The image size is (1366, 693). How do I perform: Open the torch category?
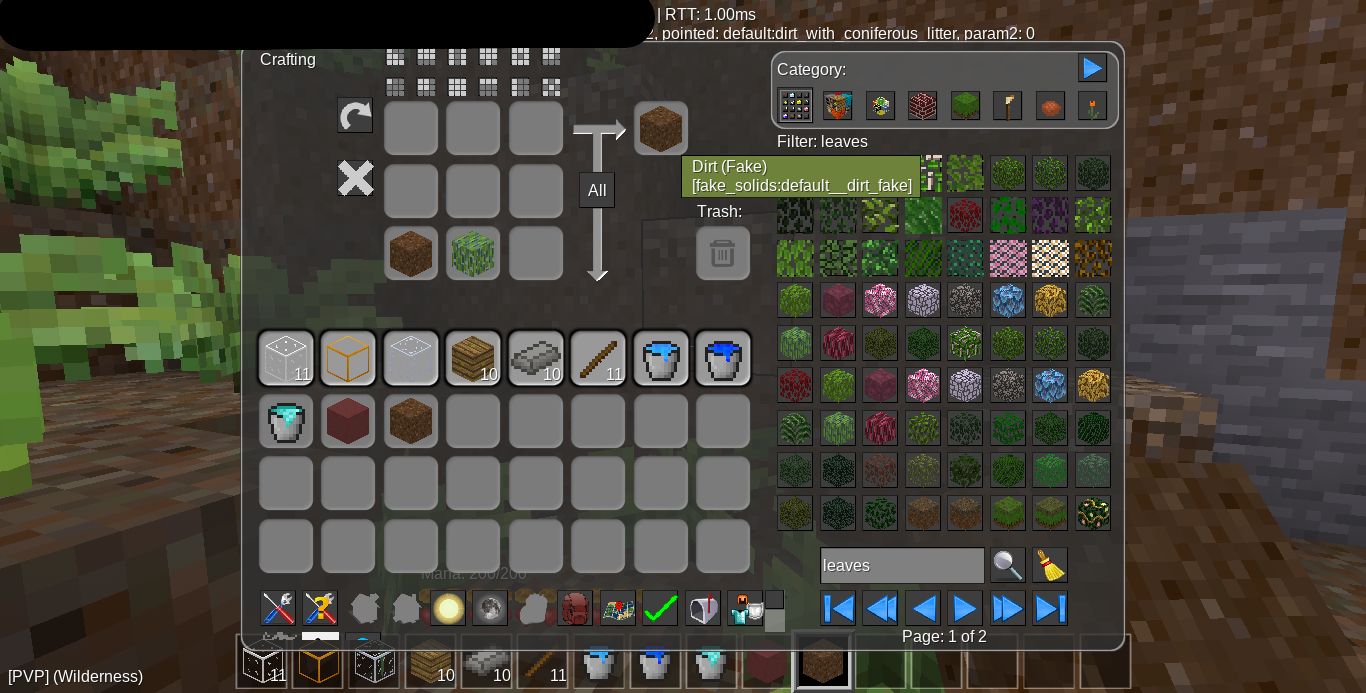pyautogui.click(x=1007, y=106)
